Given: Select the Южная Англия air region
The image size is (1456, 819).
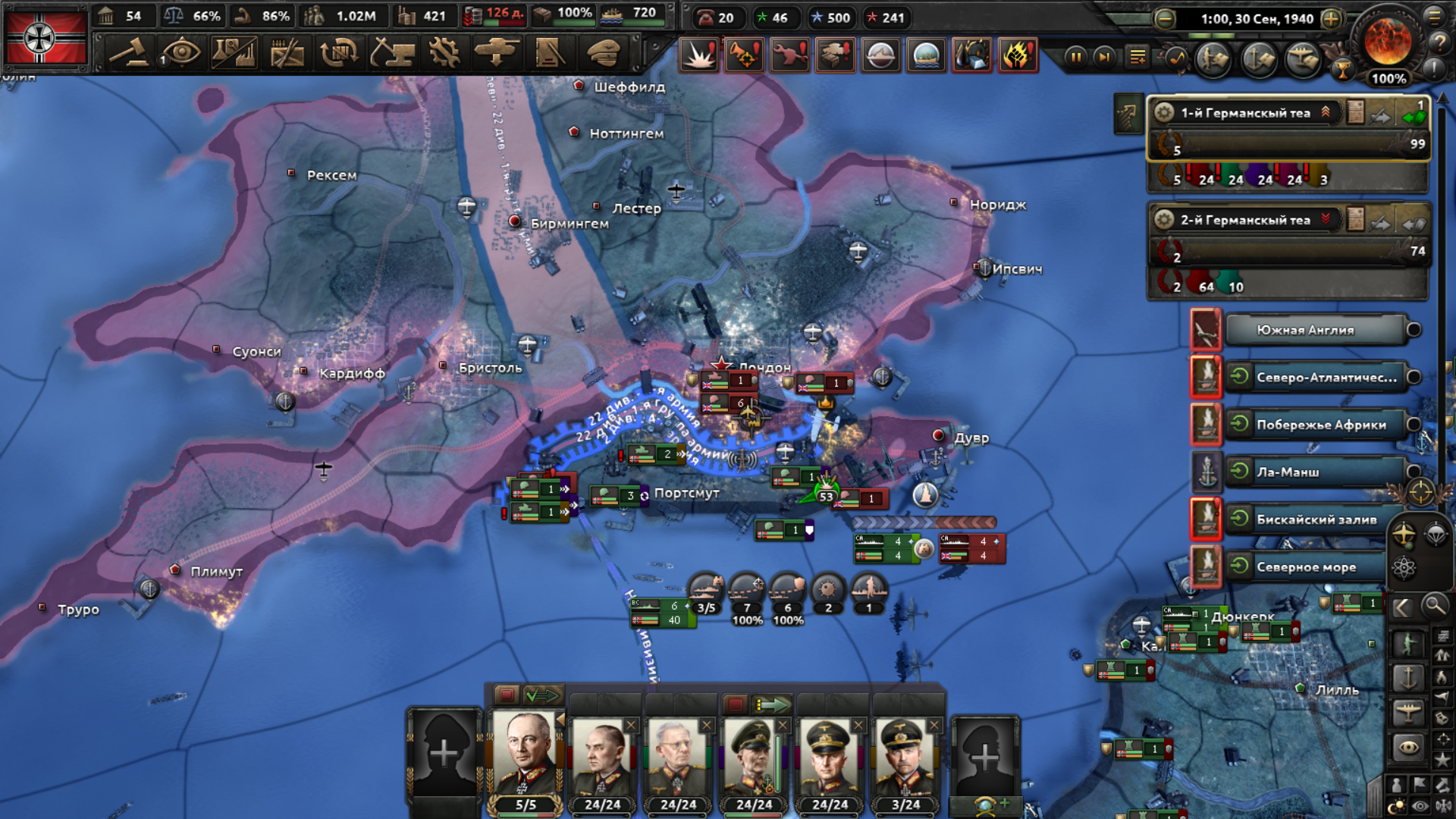Looking at the screenshot, I should (x=1314, y=330).
